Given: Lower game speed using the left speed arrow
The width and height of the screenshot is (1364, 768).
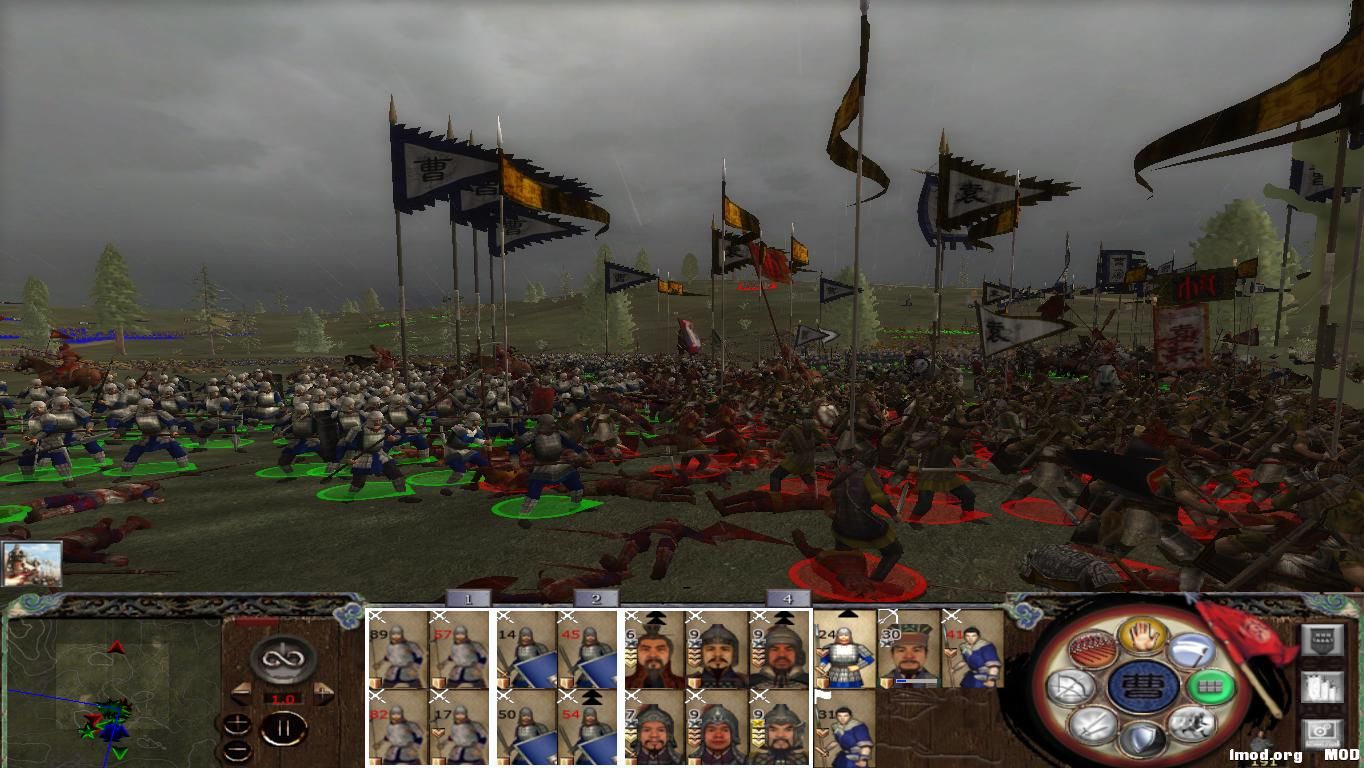Looking at the screenshot, I should point(242,692).
